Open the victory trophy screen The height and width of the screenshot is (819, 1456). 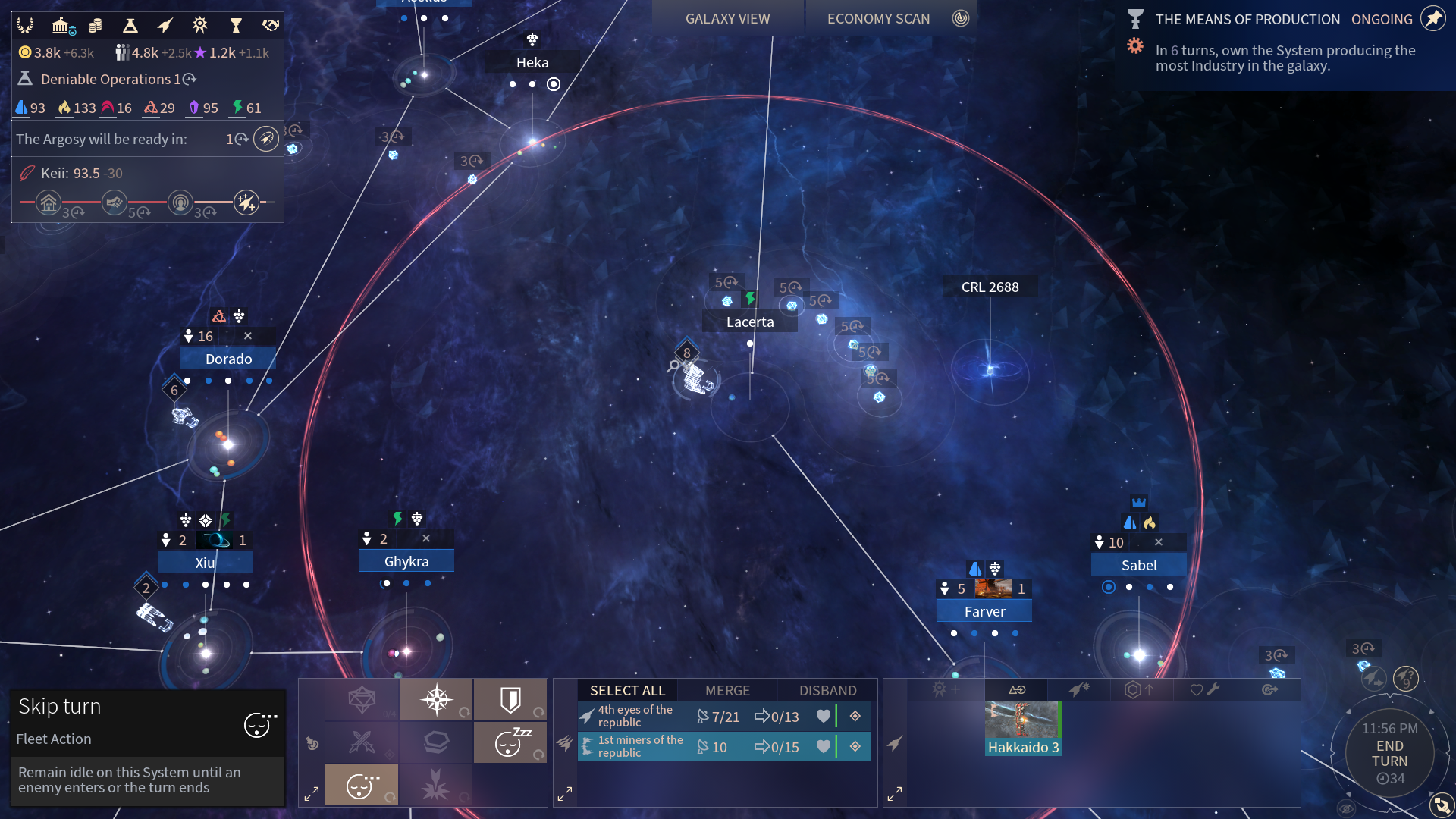pyautogui.click(x=236, y=27)
